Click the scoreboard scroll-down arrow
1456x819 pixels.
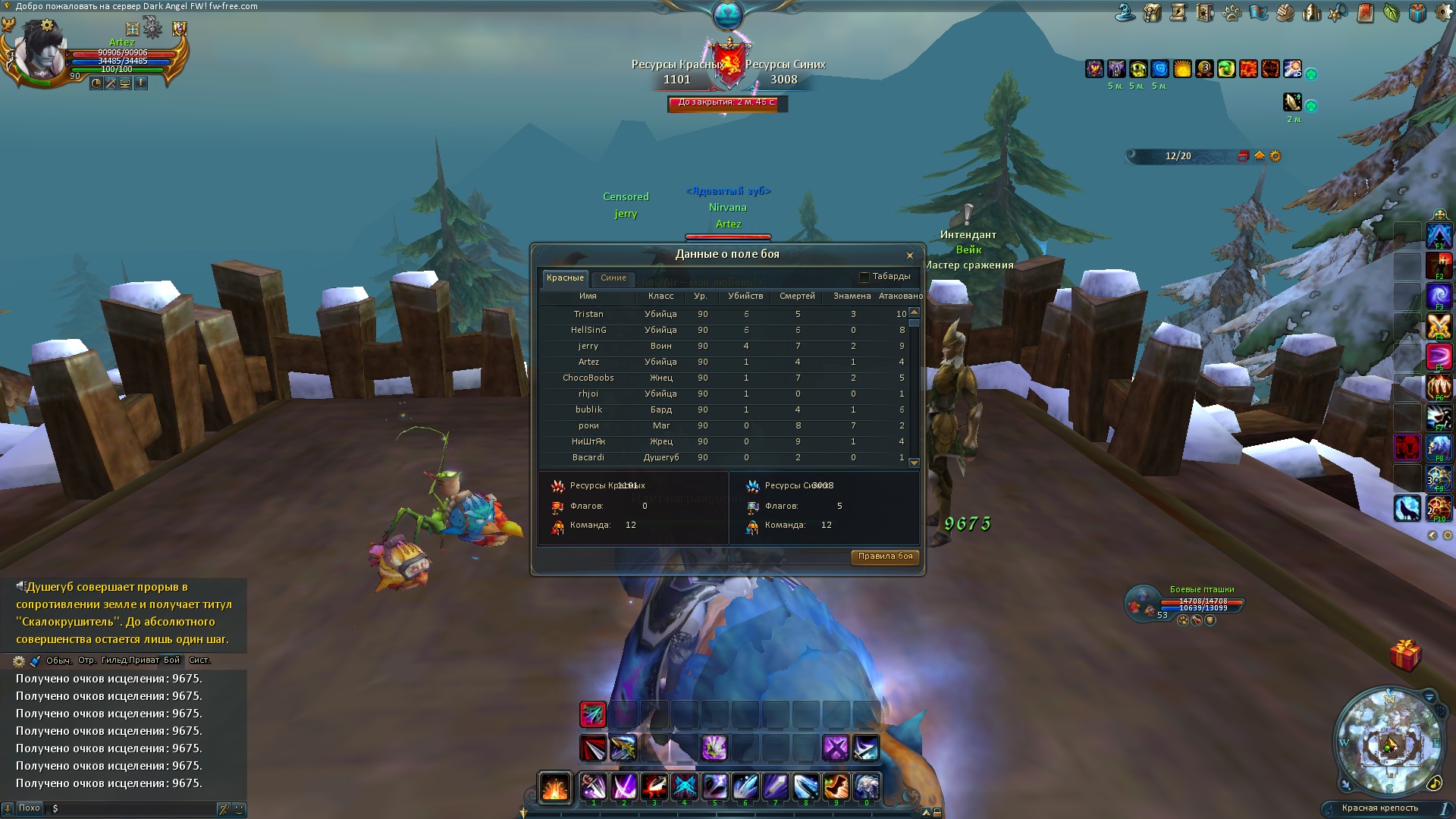pyautogui.click(x=914, y=463)
